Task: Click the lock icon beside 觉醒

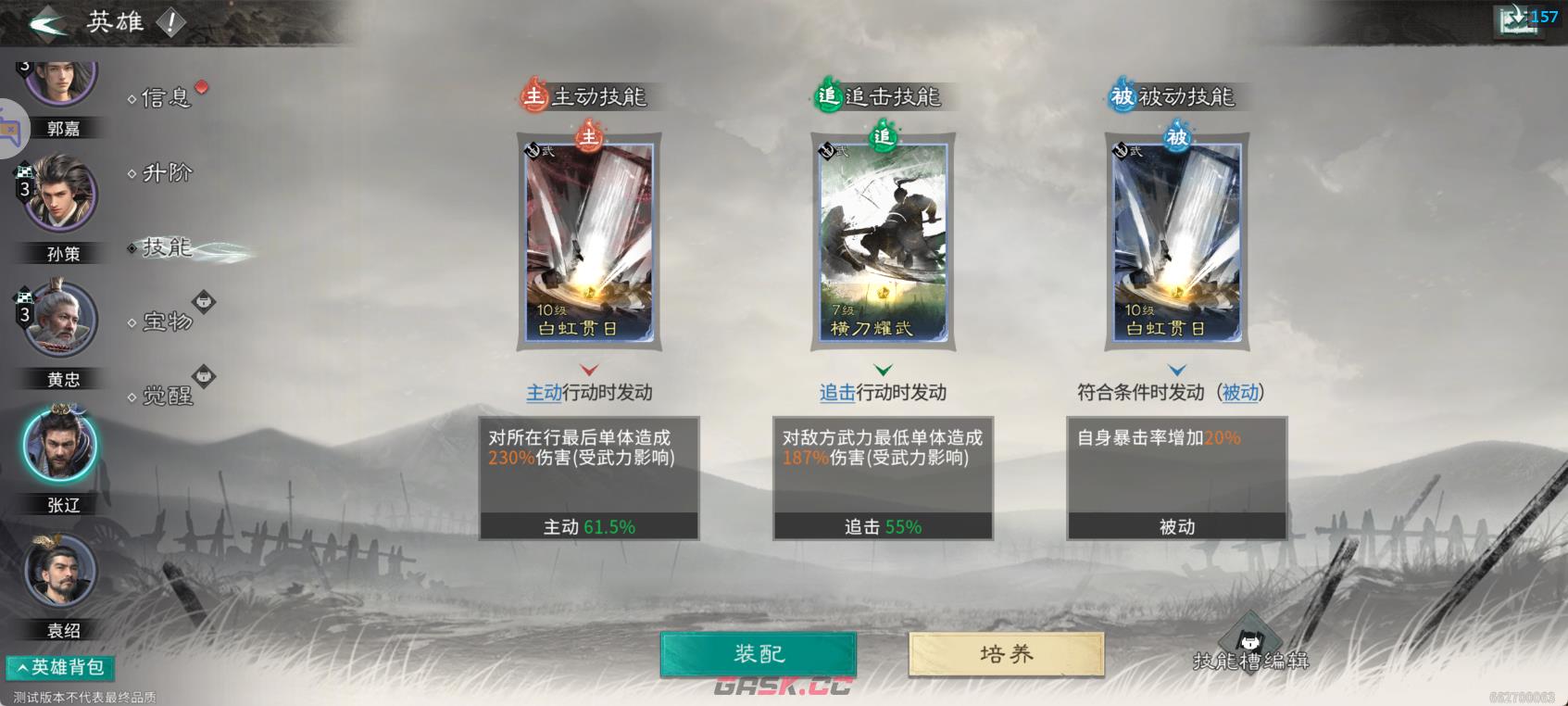Action: pyautogui.click(x=205, y=373)
